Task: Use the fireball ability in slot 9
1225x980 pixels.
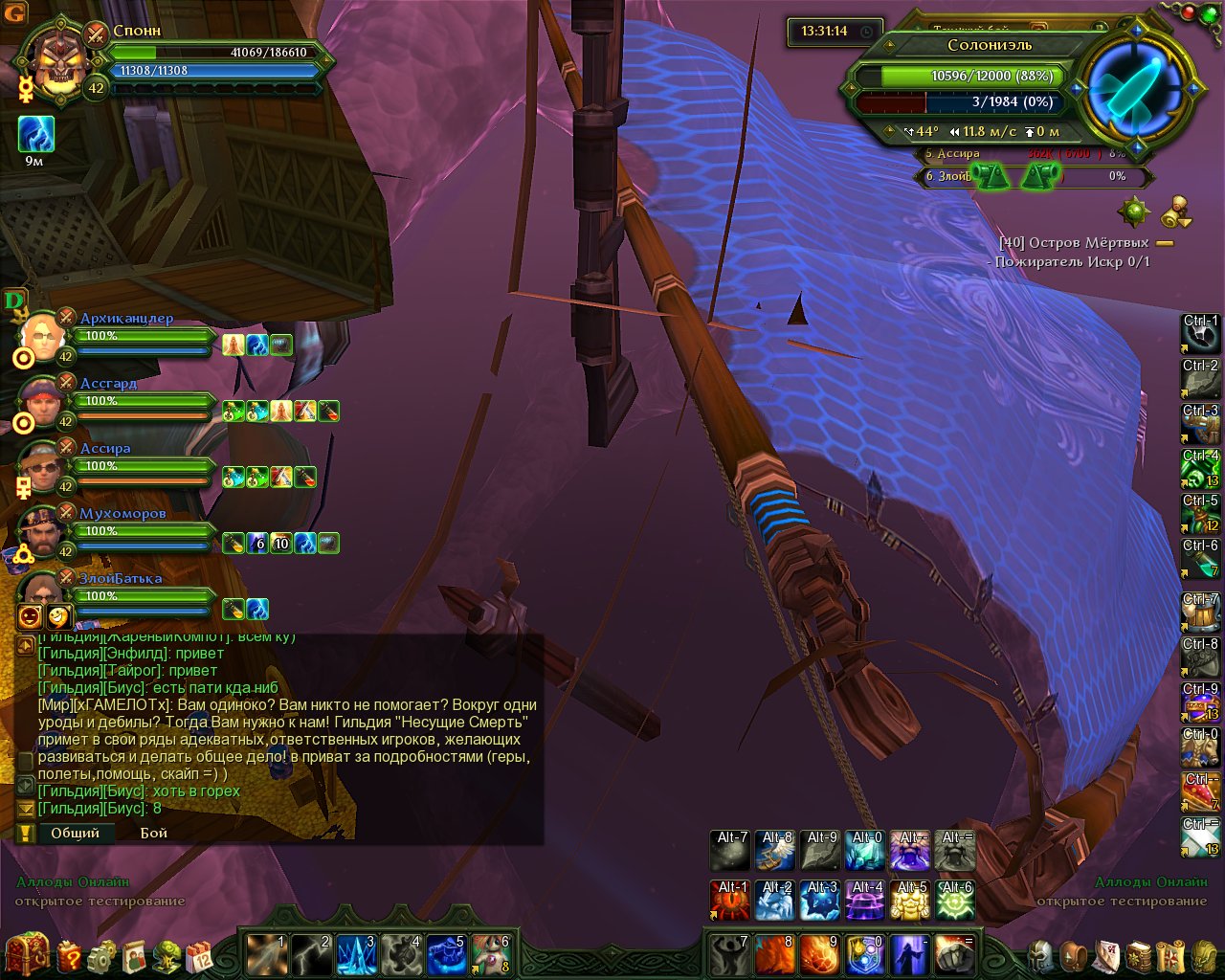Action: [818, 954]
